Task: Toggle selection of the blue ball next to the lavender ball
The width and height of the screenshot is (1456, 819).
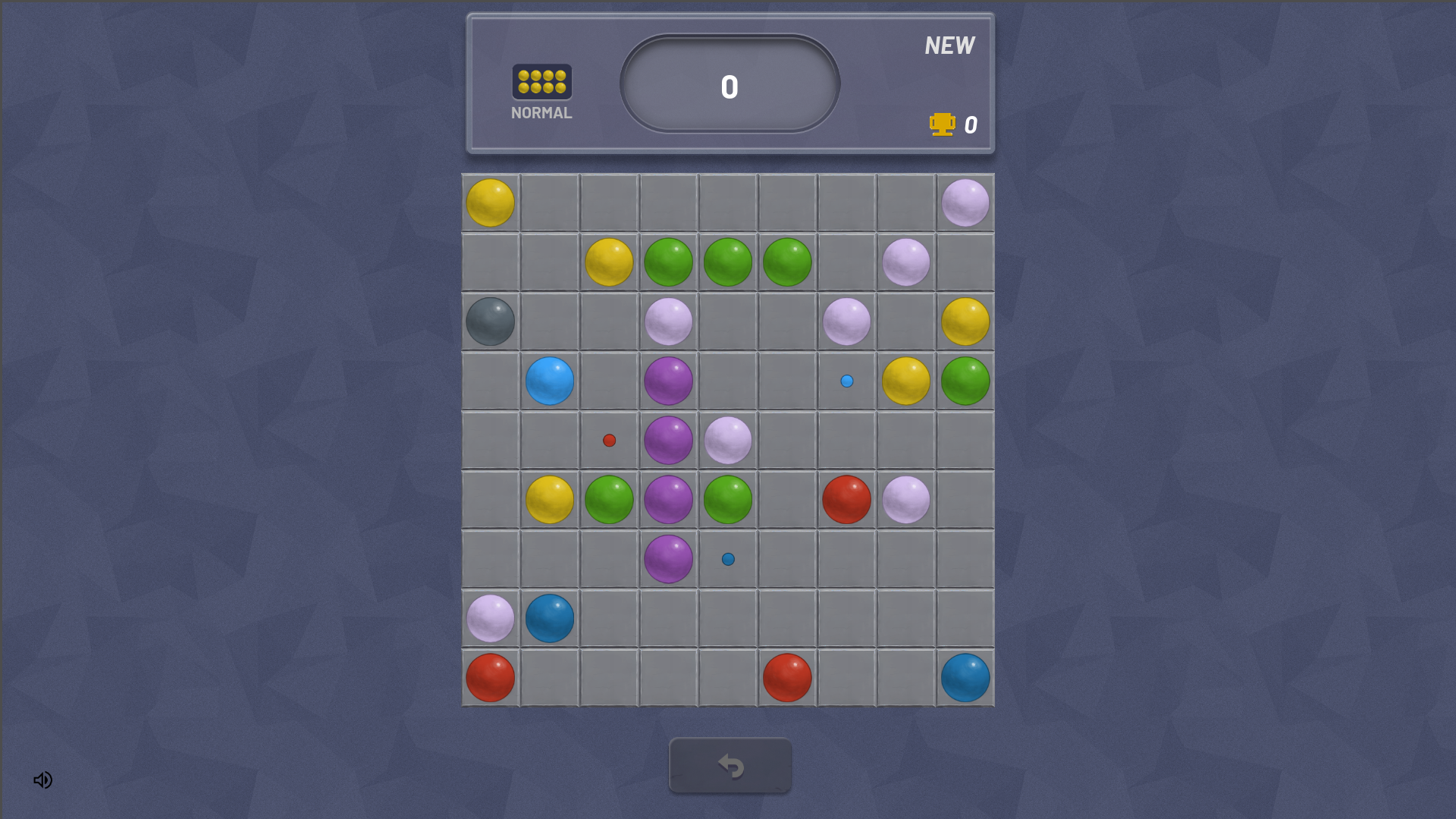Action: 549,617
